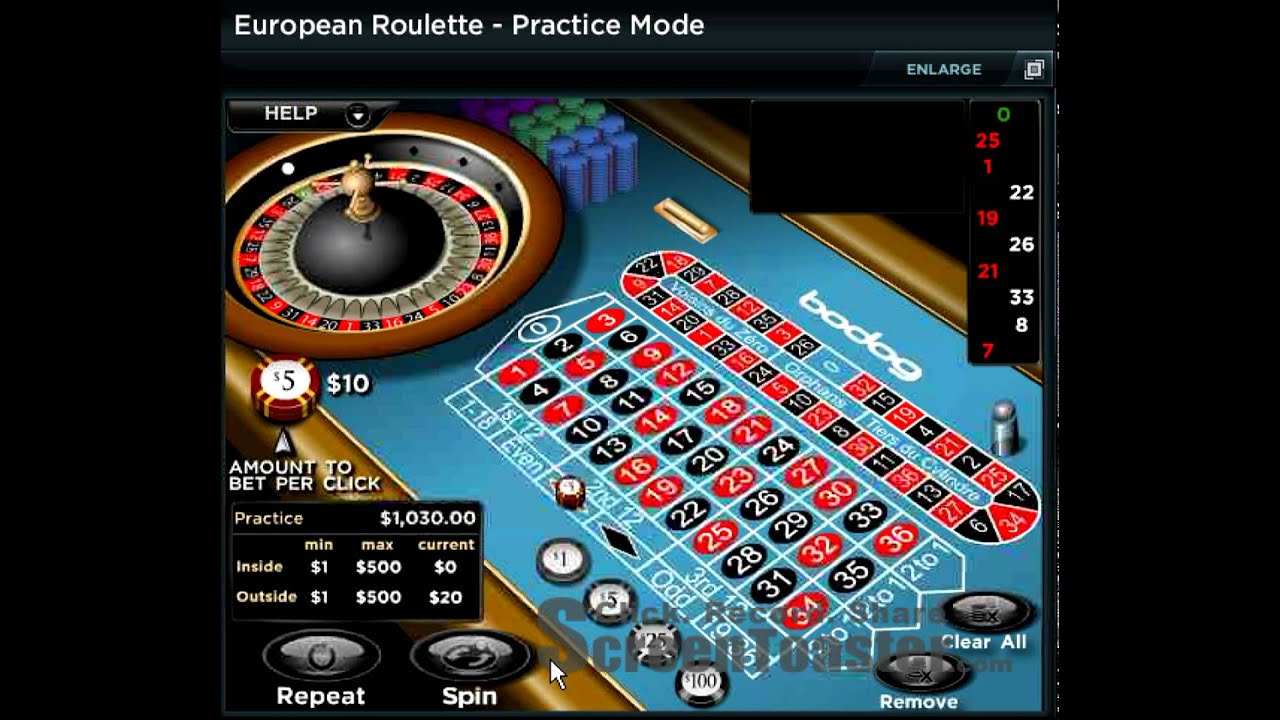Bet on the black diamond outside bet
Screen dimensions: 1280x720
(620, 540)
